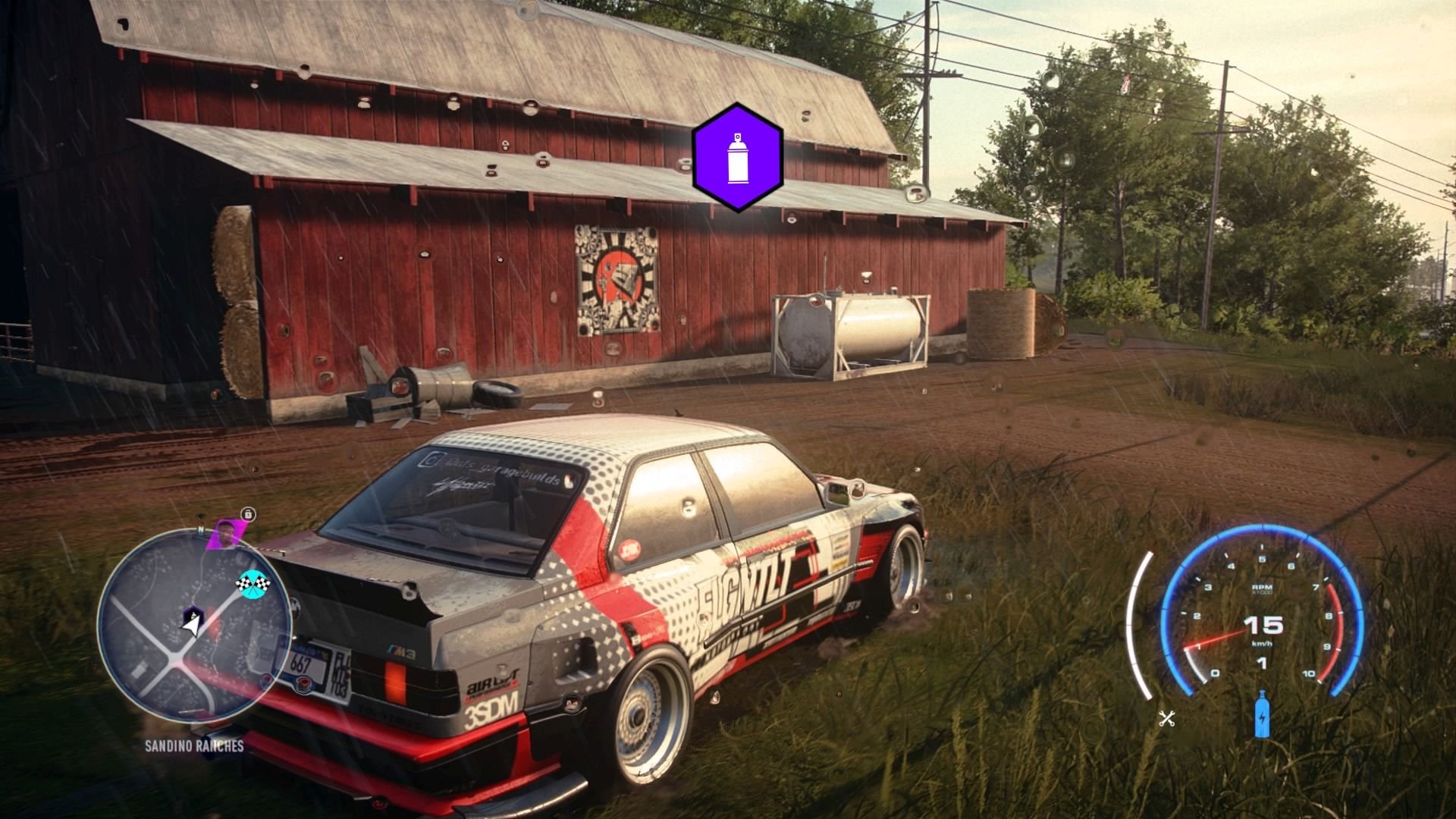Screen dimensions: 1456x819
Task: Select the nitrous bottle icon on the HUD
Action: [x=1262, y=714]
